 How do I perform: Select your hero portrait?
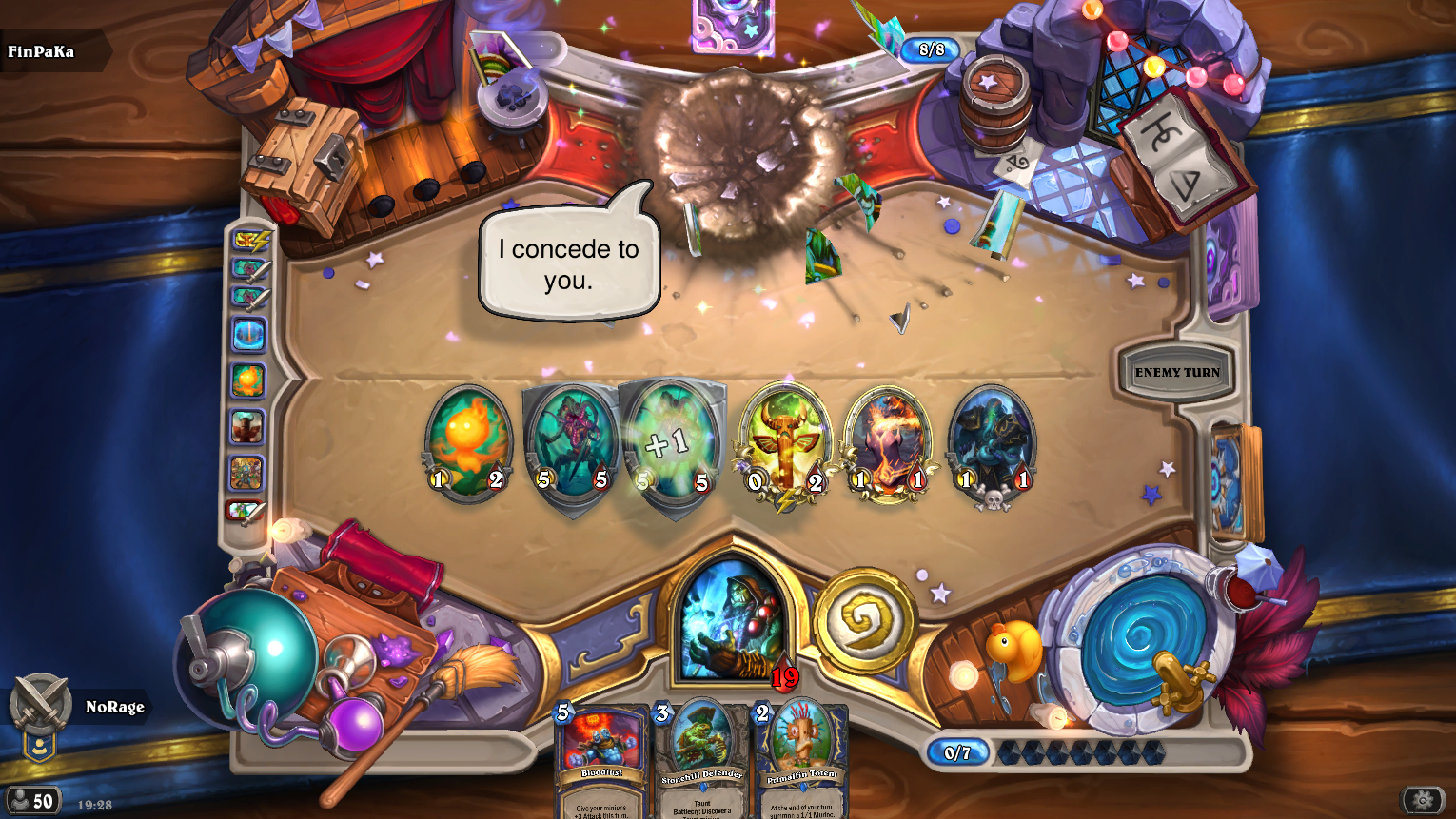733,620
